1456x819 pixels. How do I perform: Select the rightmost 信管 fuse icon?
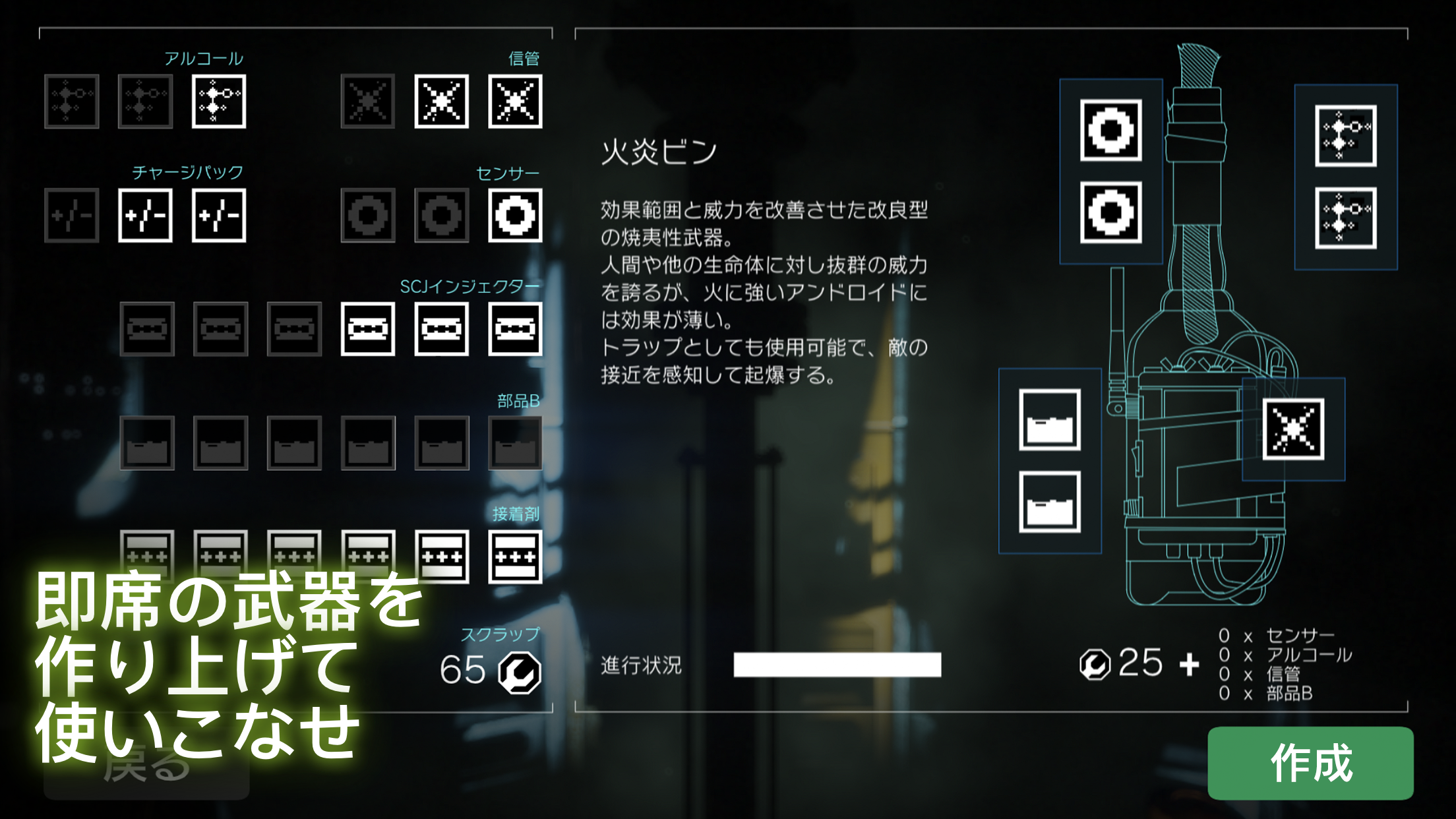[x=514, y=101]
